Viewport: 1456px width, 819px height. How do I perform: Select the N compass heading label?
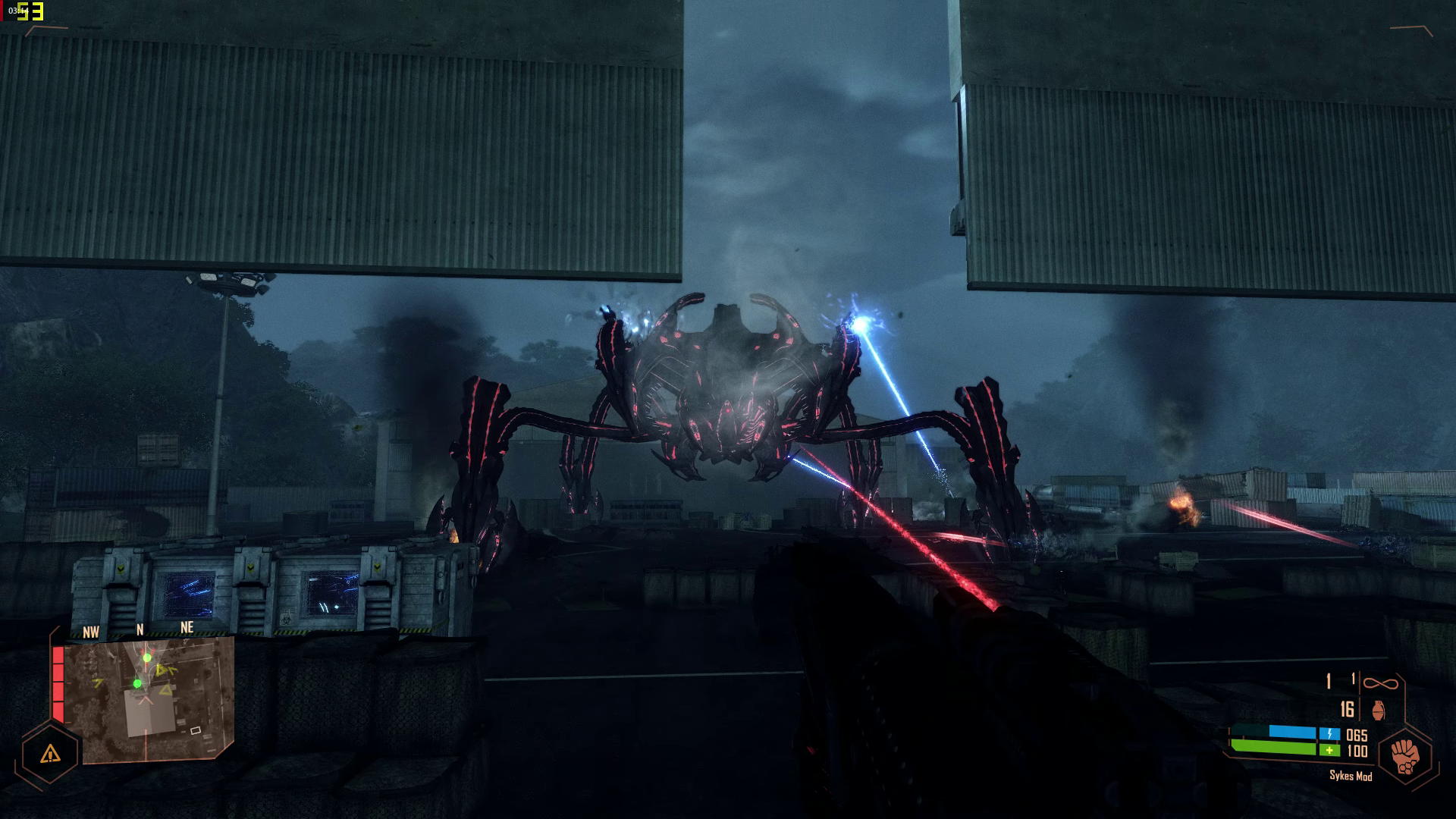point(140,627)
